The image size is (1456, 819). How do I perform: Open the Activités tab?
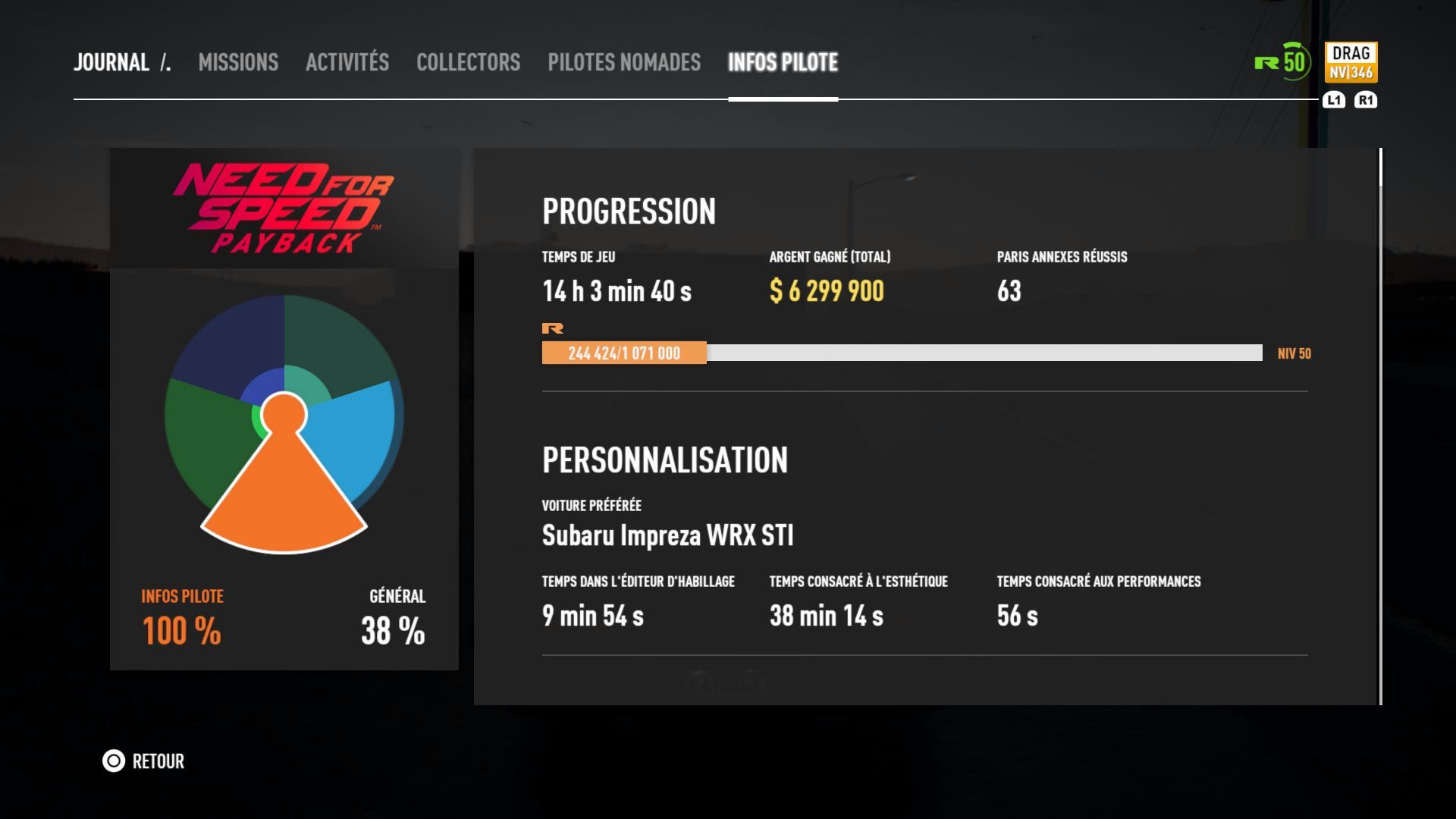(x=347, y=62)
